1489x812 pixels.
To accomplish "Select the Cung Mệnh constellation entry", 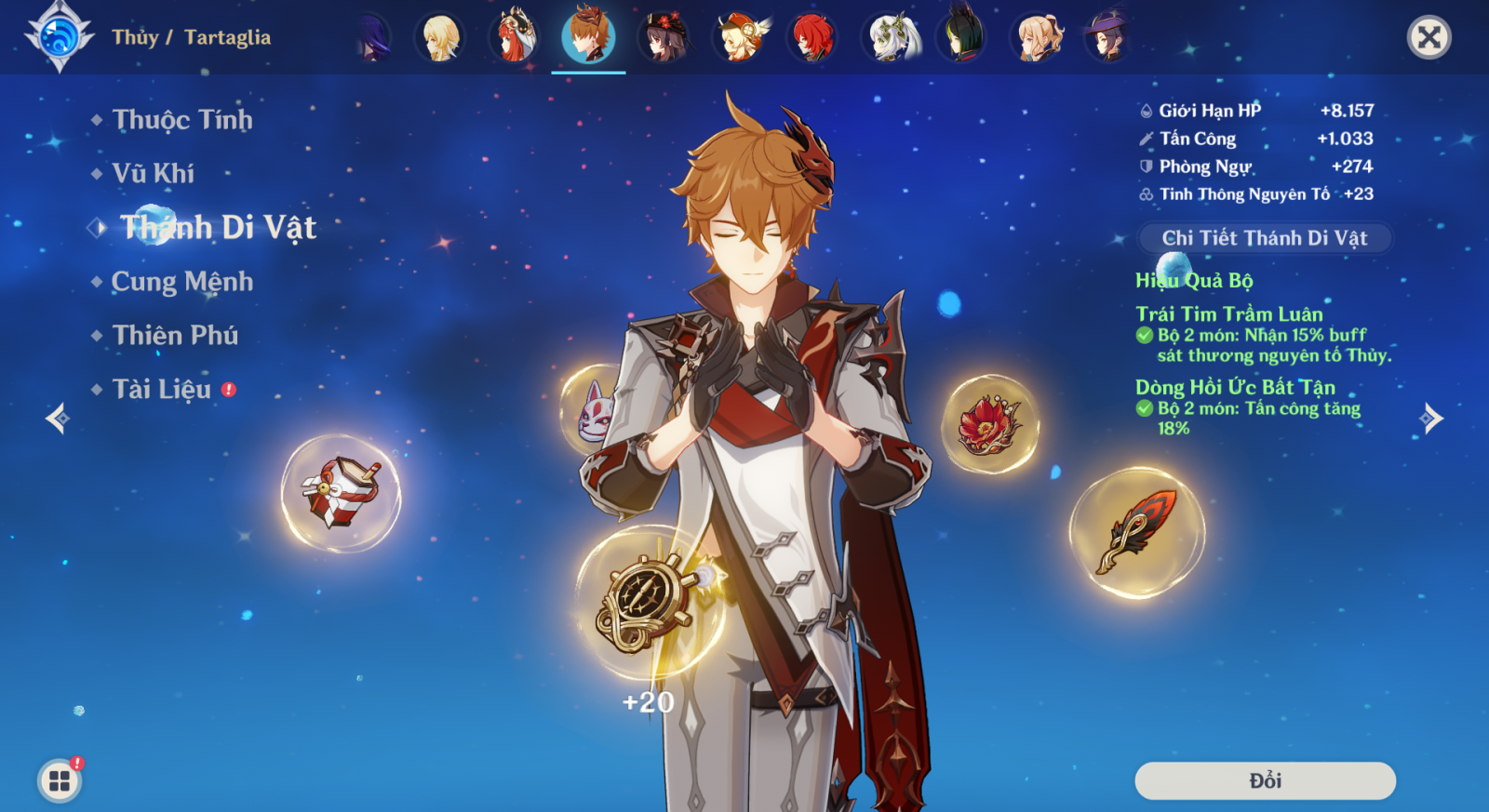I will pyautogui.click(x=181, y=282).
